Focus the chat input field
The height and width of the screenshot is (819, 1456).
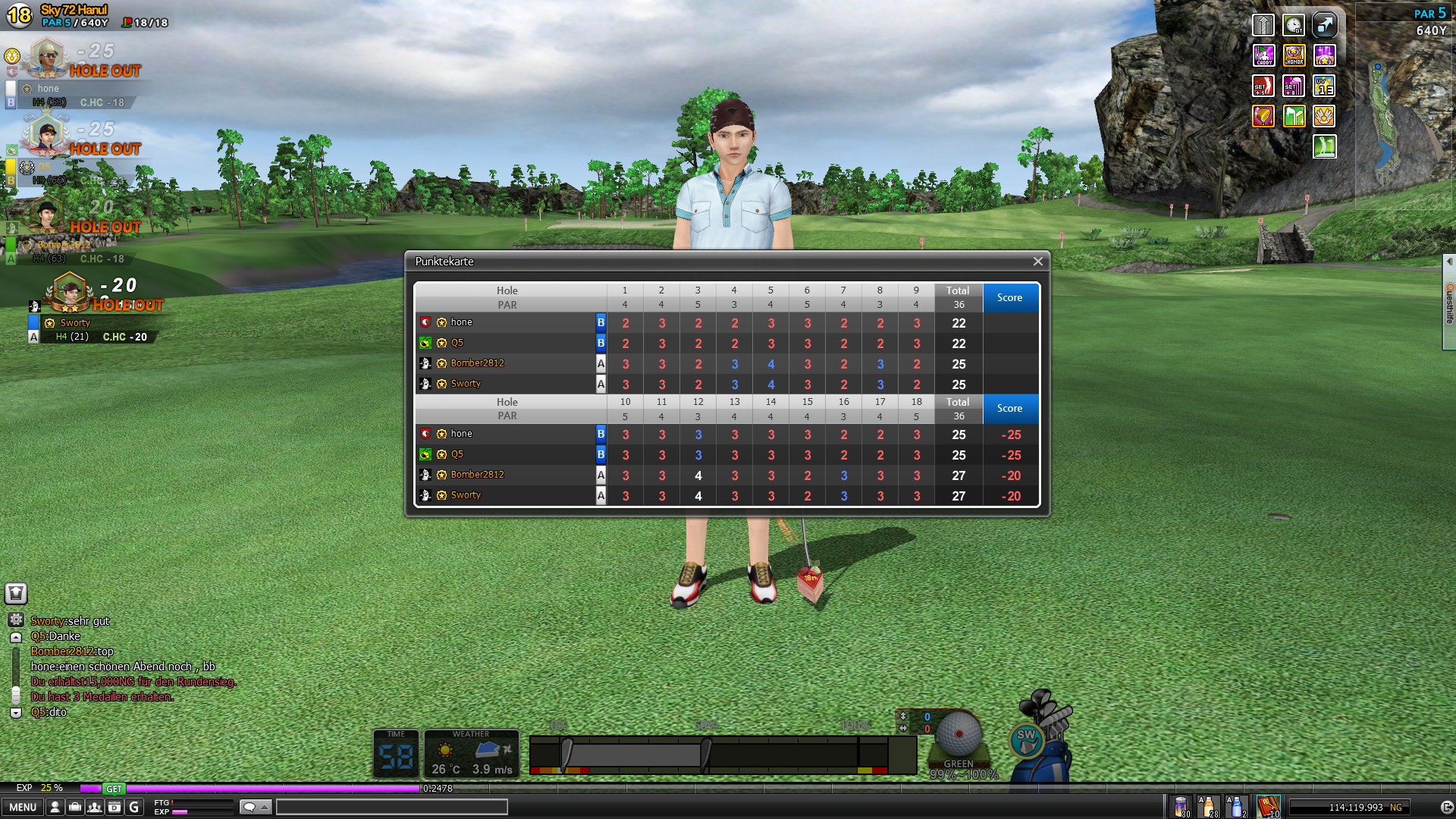click(391, 807)
